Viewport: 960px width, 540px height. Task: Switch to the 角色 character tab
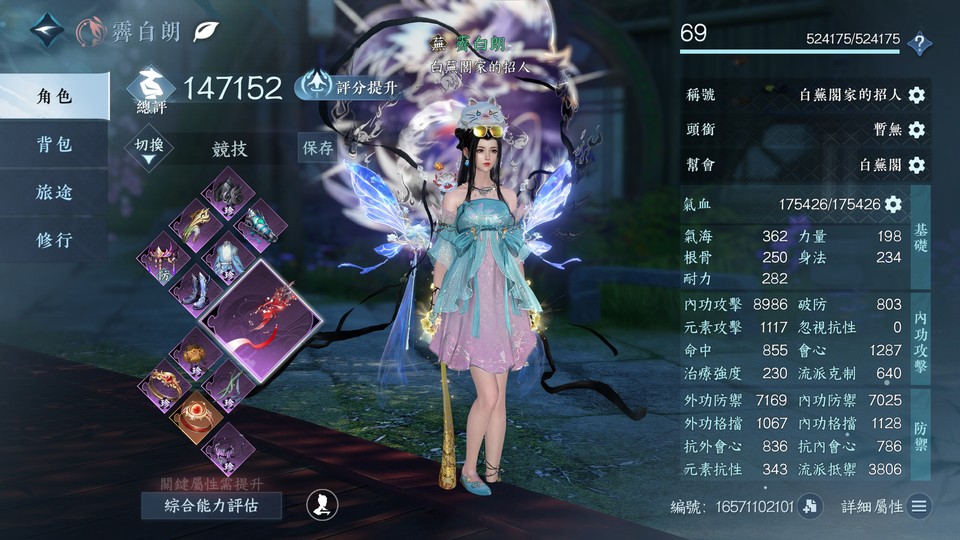(x=54, y=96)
